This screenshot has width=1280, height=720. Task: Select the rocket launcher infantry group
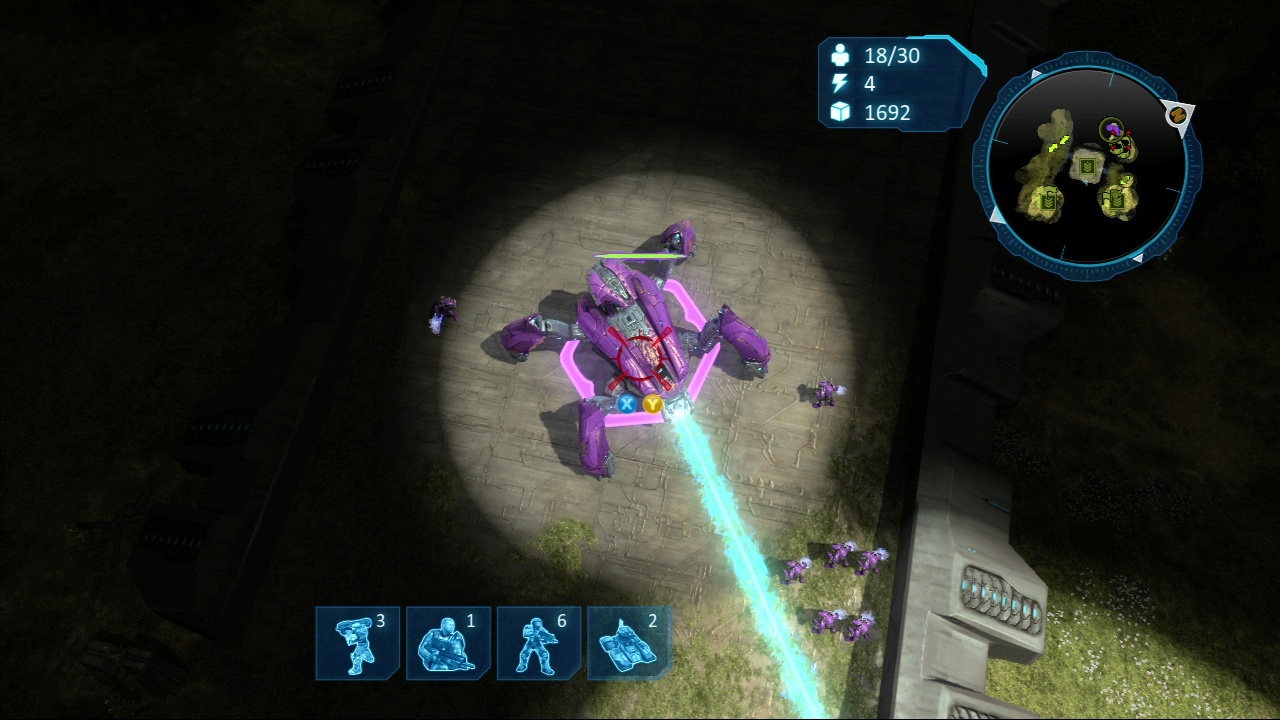pyautogui.click(x=357, y=643)
